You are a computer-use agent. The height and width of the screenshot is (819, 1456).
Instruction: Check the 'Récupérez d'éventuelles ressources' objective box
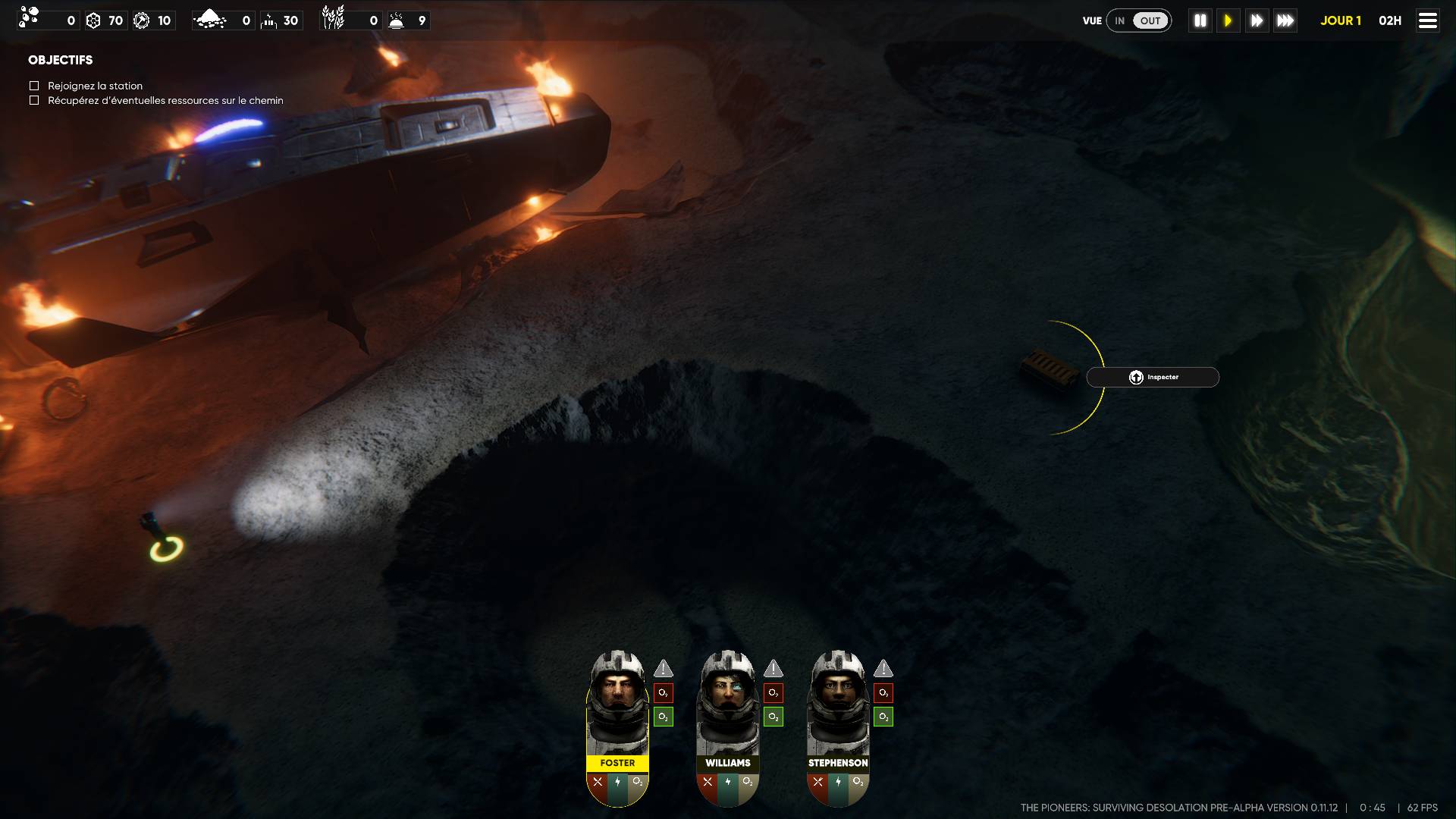tap(34, 100)
